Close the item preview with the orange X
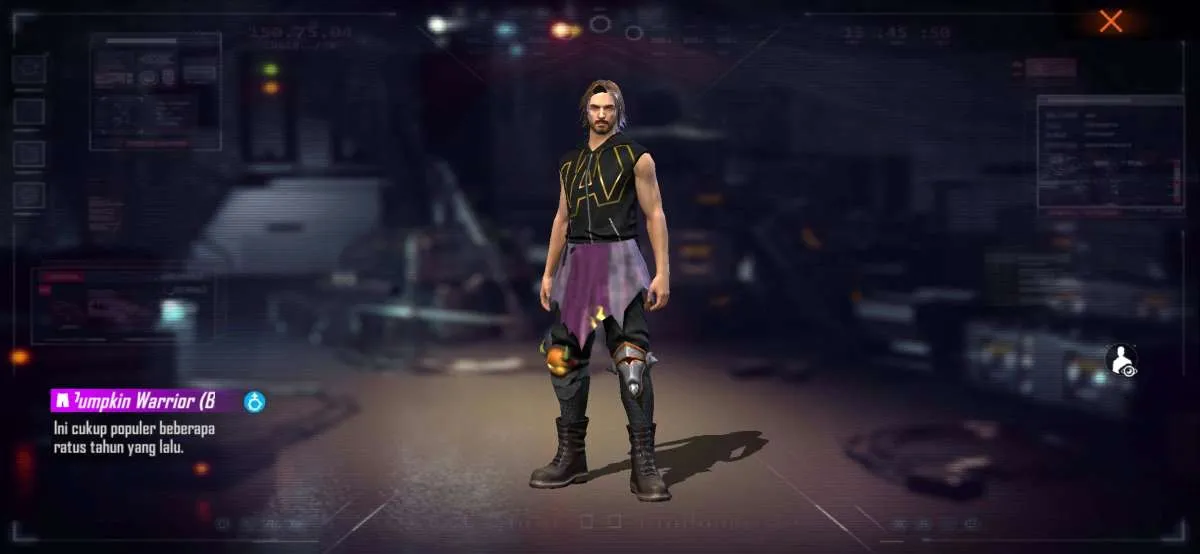Screen dimensions: 1200x554 click(1110, 21)
